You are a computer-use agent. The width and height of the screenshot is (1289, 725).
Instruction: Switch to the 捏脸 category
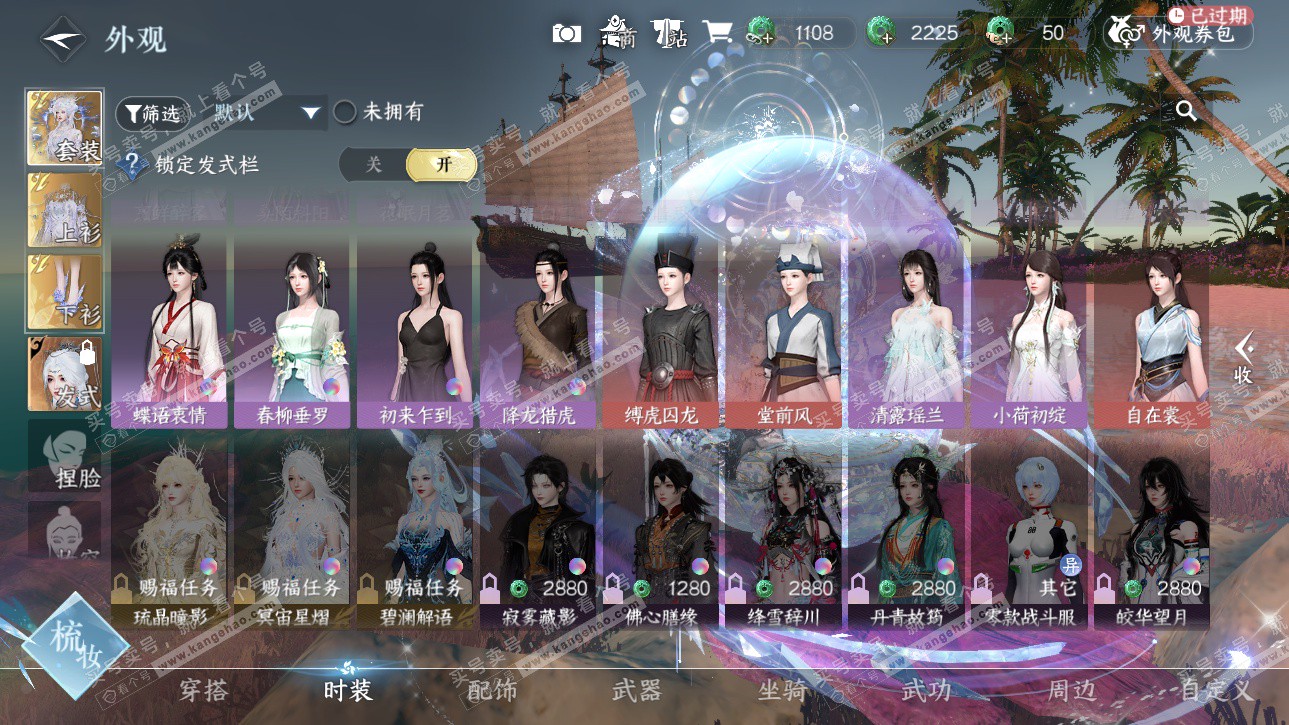click(66, 455)
